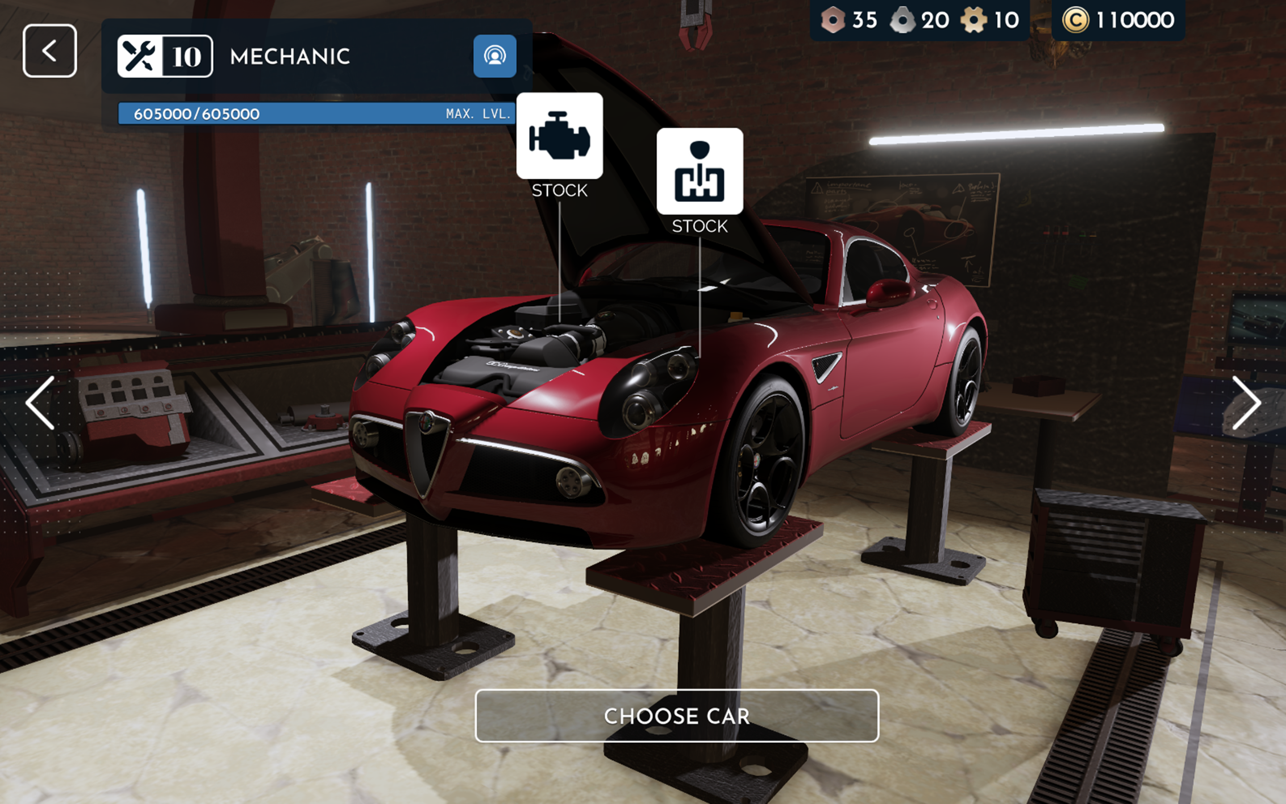Open the blue mechanic profile icon button
The width and height of the screenshot is (1286, 804).
494,56
